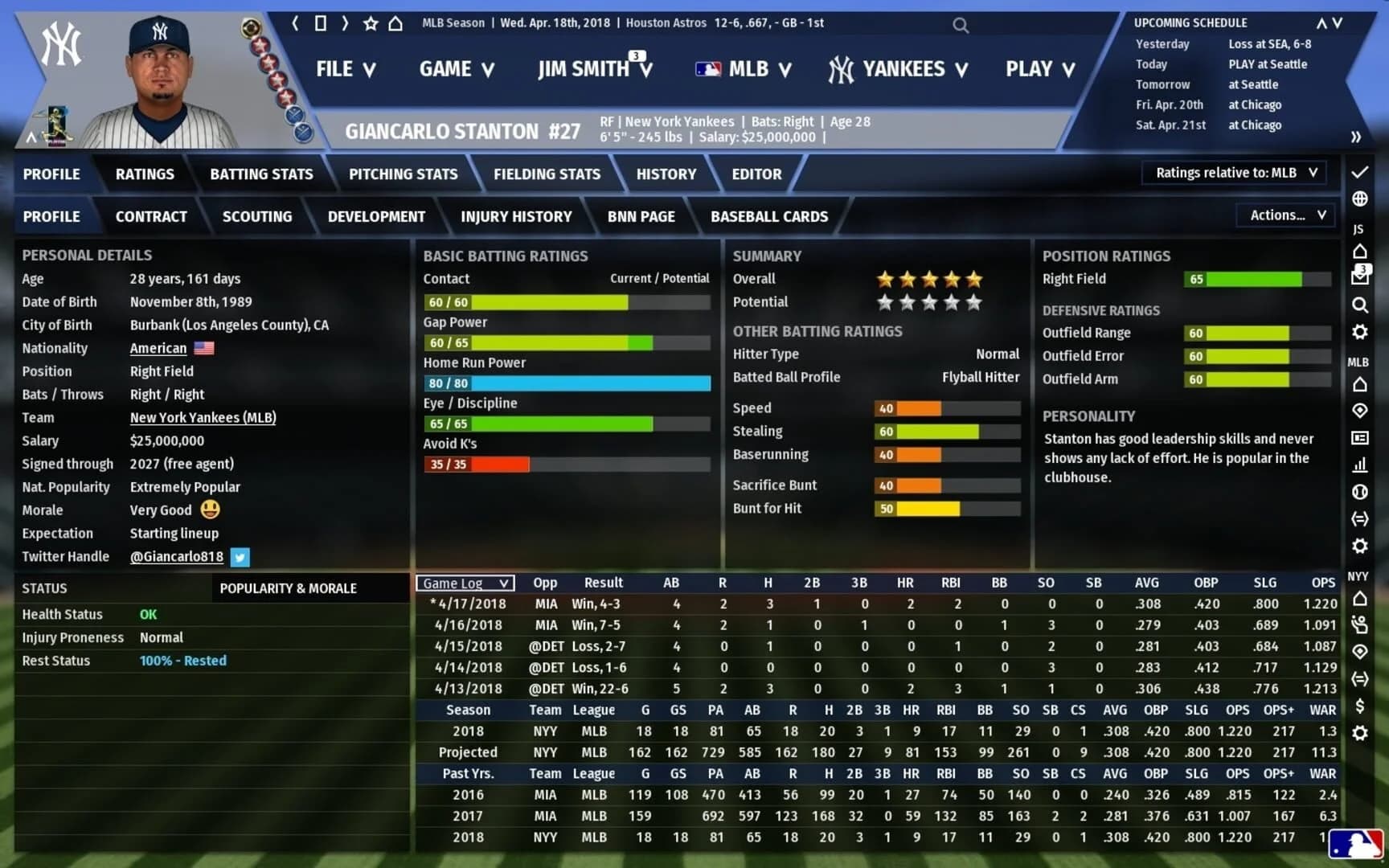This screenshot has width=1389, height=868.
Task: Select the home icon next to the star
Action: tap(395, 23)
